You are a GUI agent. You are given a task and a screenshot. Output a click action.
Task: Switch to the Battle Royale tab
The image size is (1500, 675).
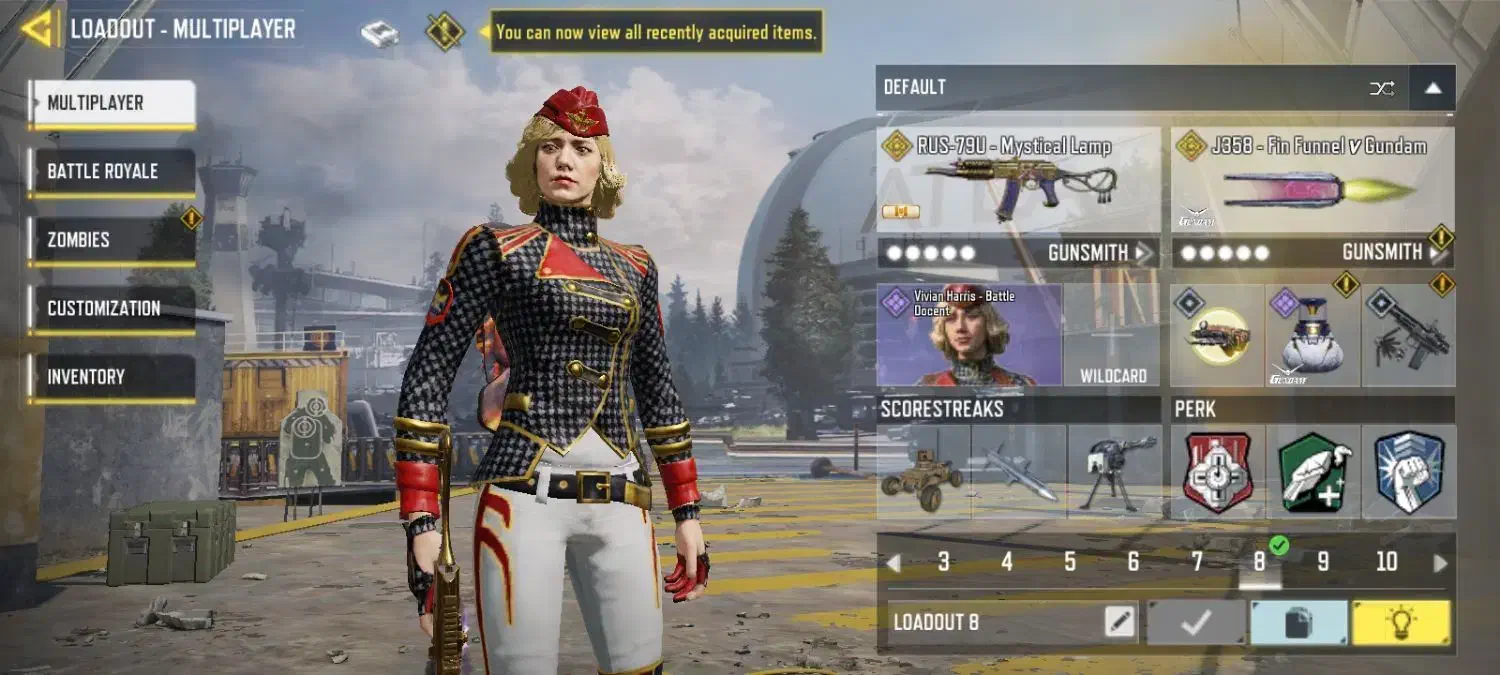[x=111, y=171]
